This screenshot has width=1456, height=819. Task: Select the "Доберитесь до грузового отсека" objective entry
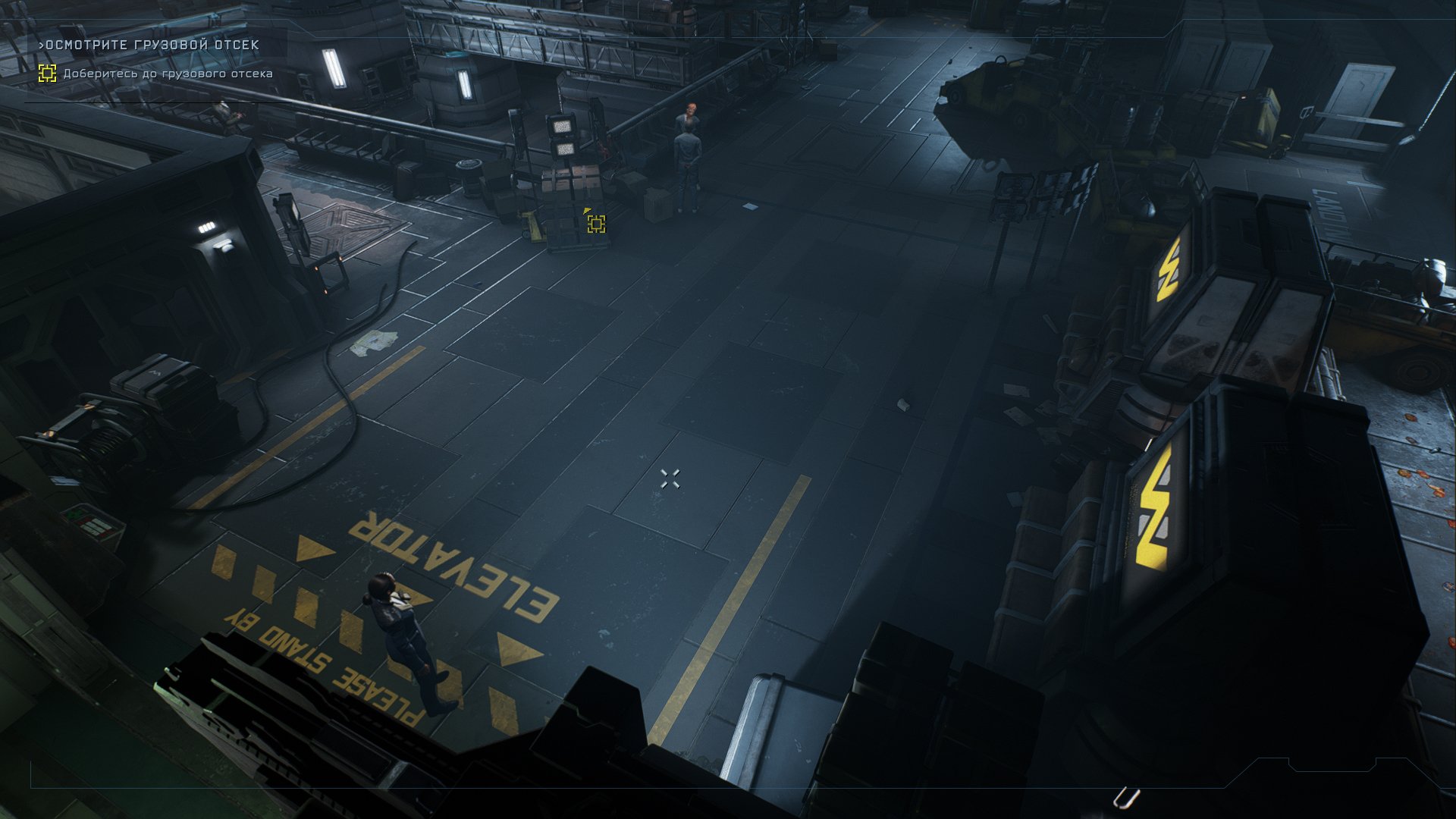(x=167, y=74)
